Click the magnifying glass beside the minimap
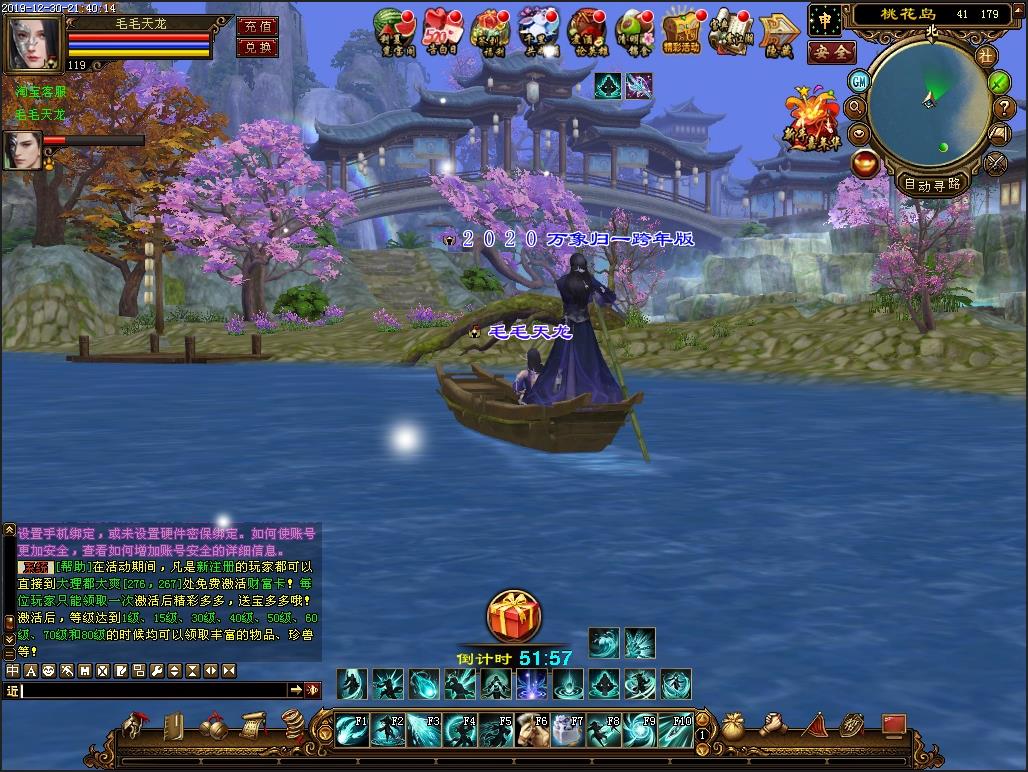Viewport: 1028px width, 772px height. pyautogui.click(x=856, y=107)
